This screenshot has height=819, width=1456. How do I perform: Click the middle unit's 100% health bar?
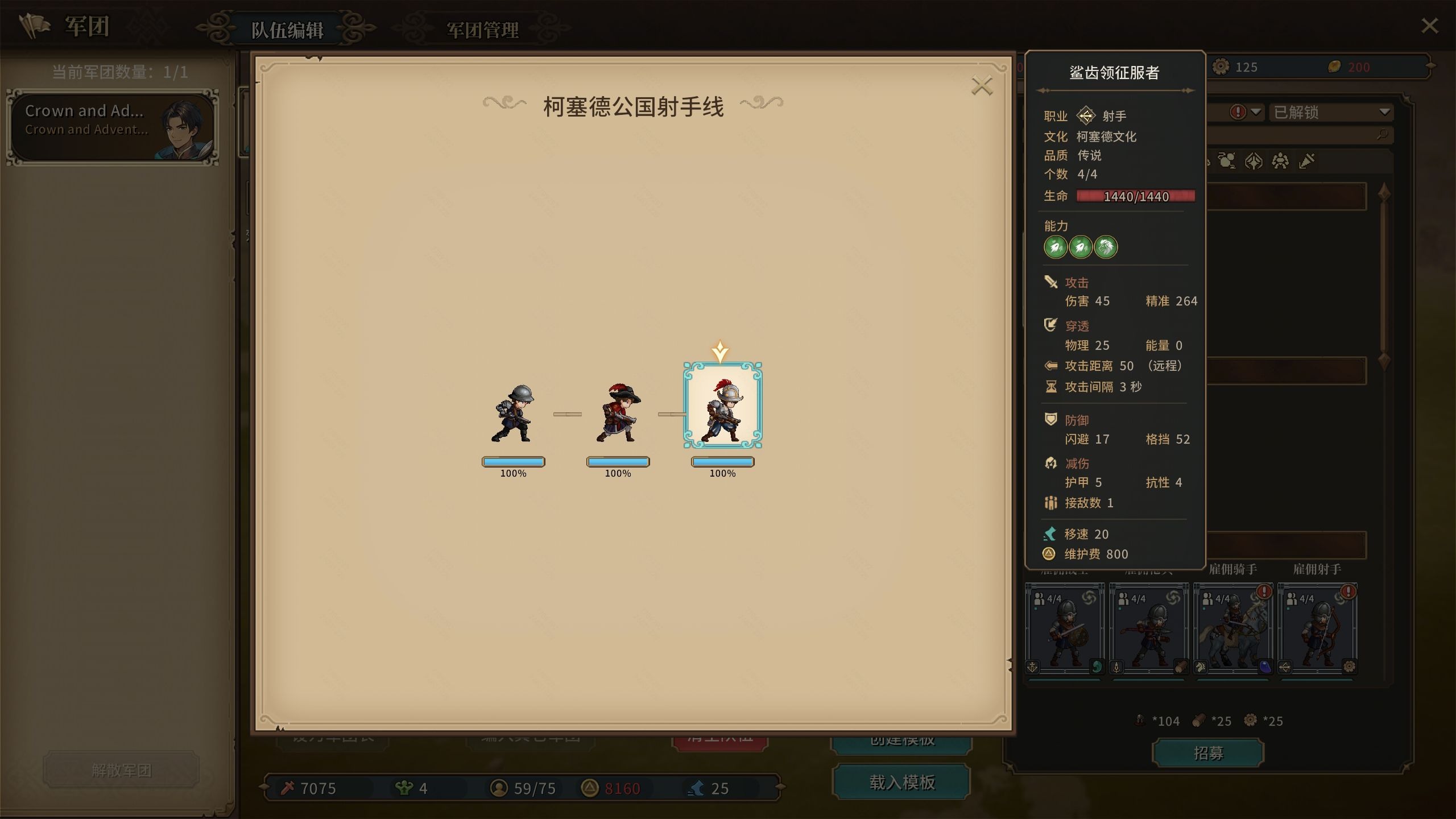coord(619,462)
